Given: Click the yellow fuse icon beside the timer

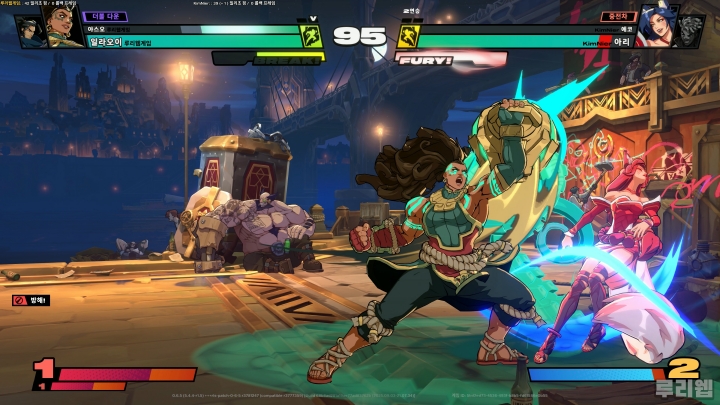Looking at the screenshot, I should pos(407,37).
